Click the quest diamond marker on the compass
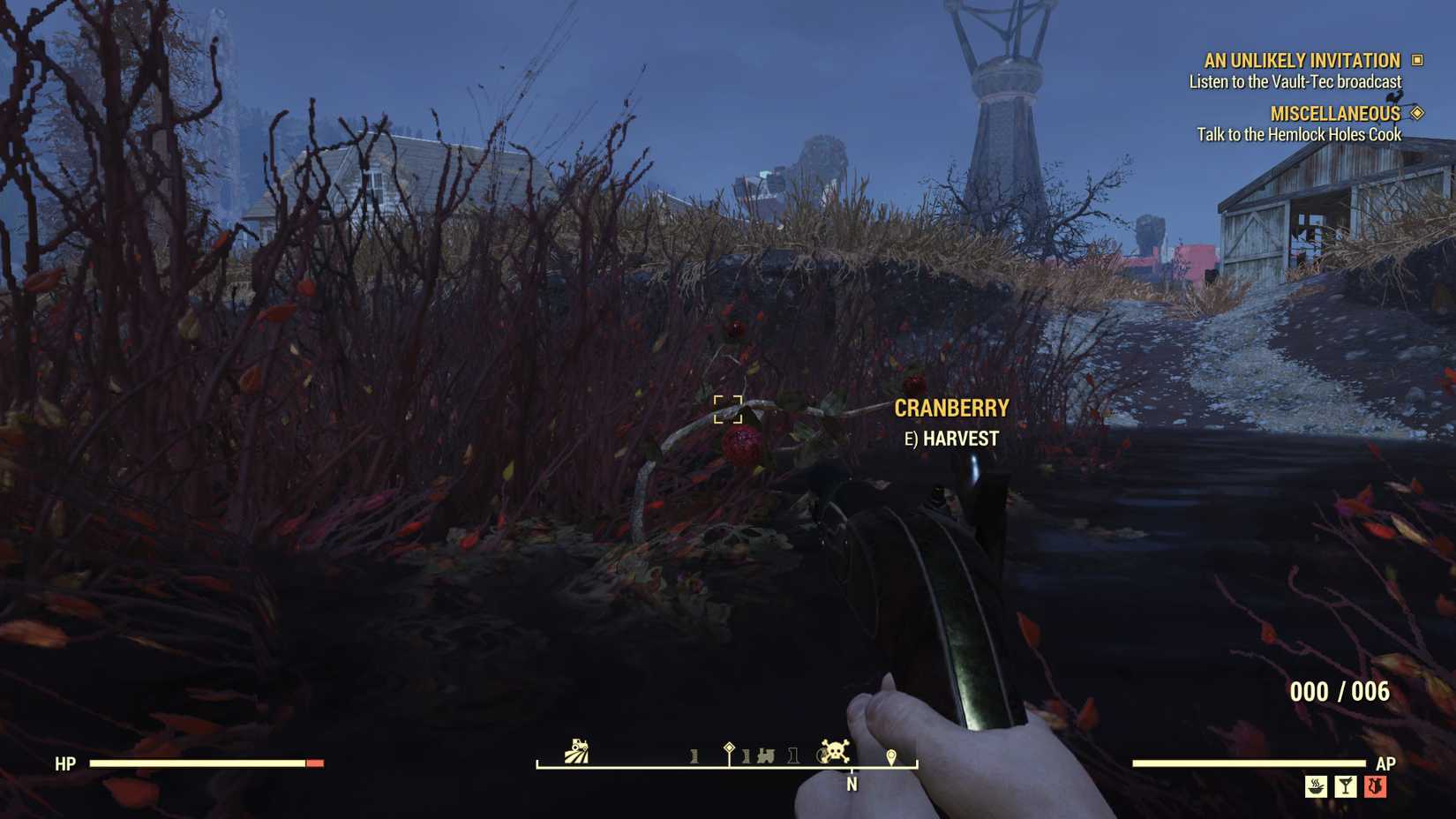The width and height of the screenshot is (1456, 819). pos(729,748)
